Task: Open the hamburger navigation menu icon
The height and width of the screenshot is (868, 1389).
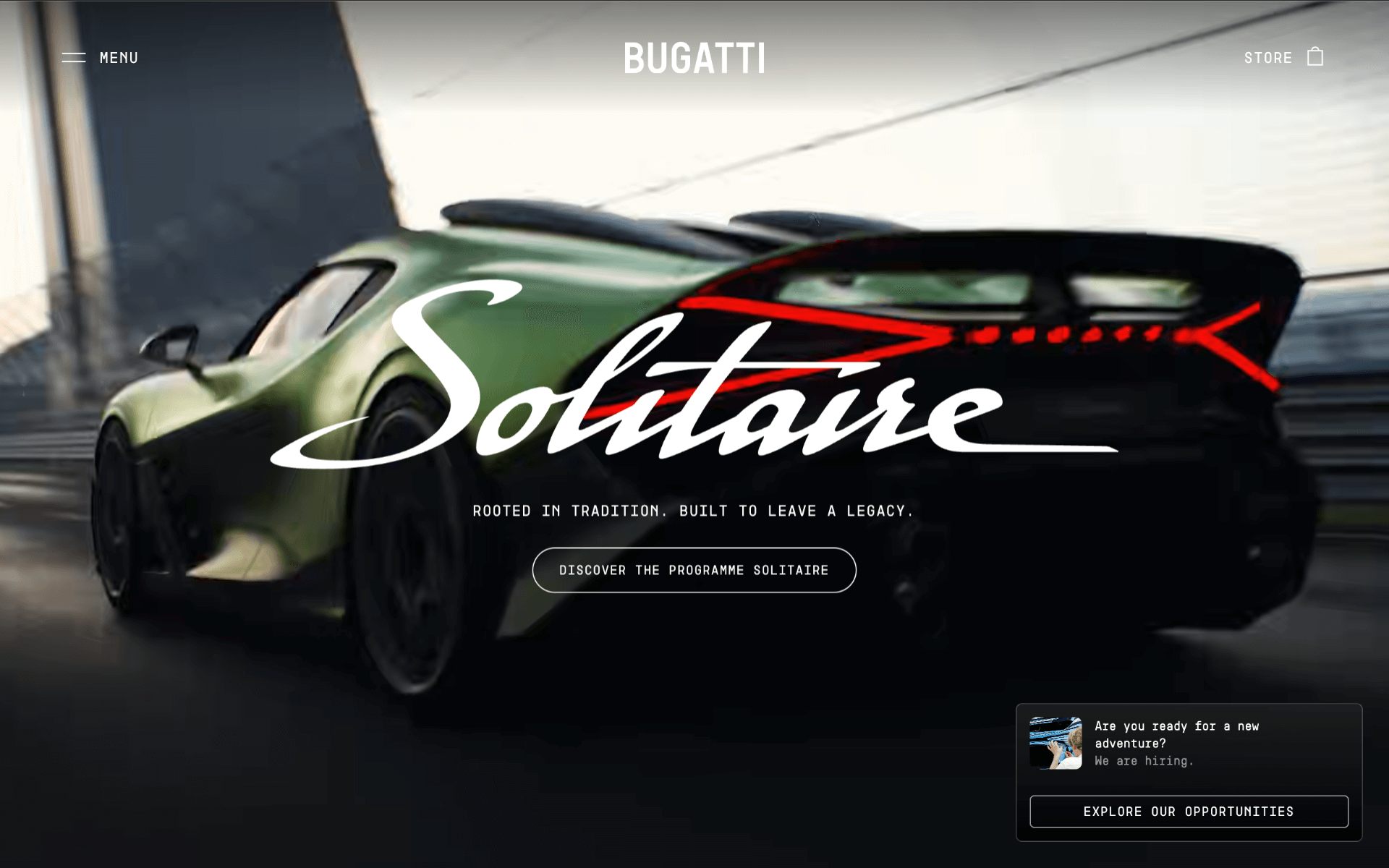Action: [x=75, y=58]
